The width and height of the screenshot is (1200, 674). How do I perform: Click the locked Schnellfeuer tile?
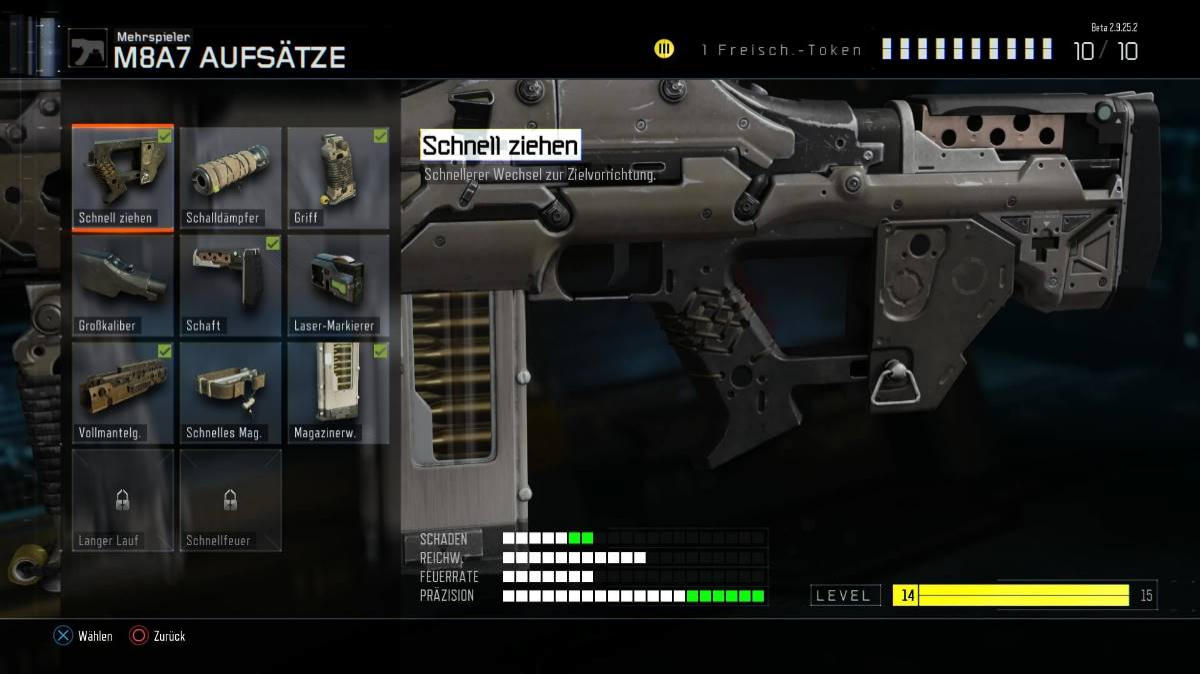(x=230, y=500)
